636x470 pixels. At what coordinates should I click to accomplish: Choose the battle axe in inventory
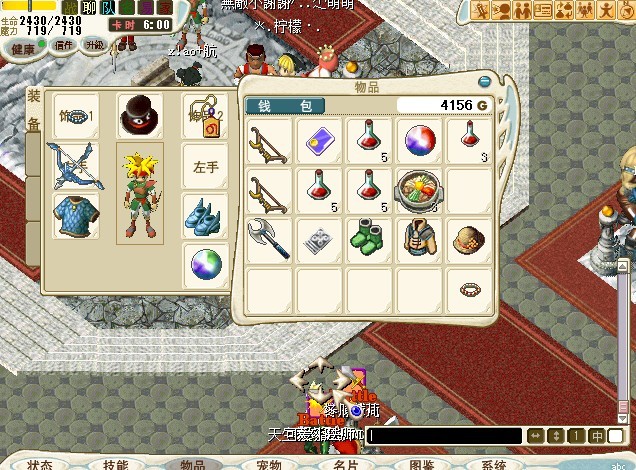(269, 239)
